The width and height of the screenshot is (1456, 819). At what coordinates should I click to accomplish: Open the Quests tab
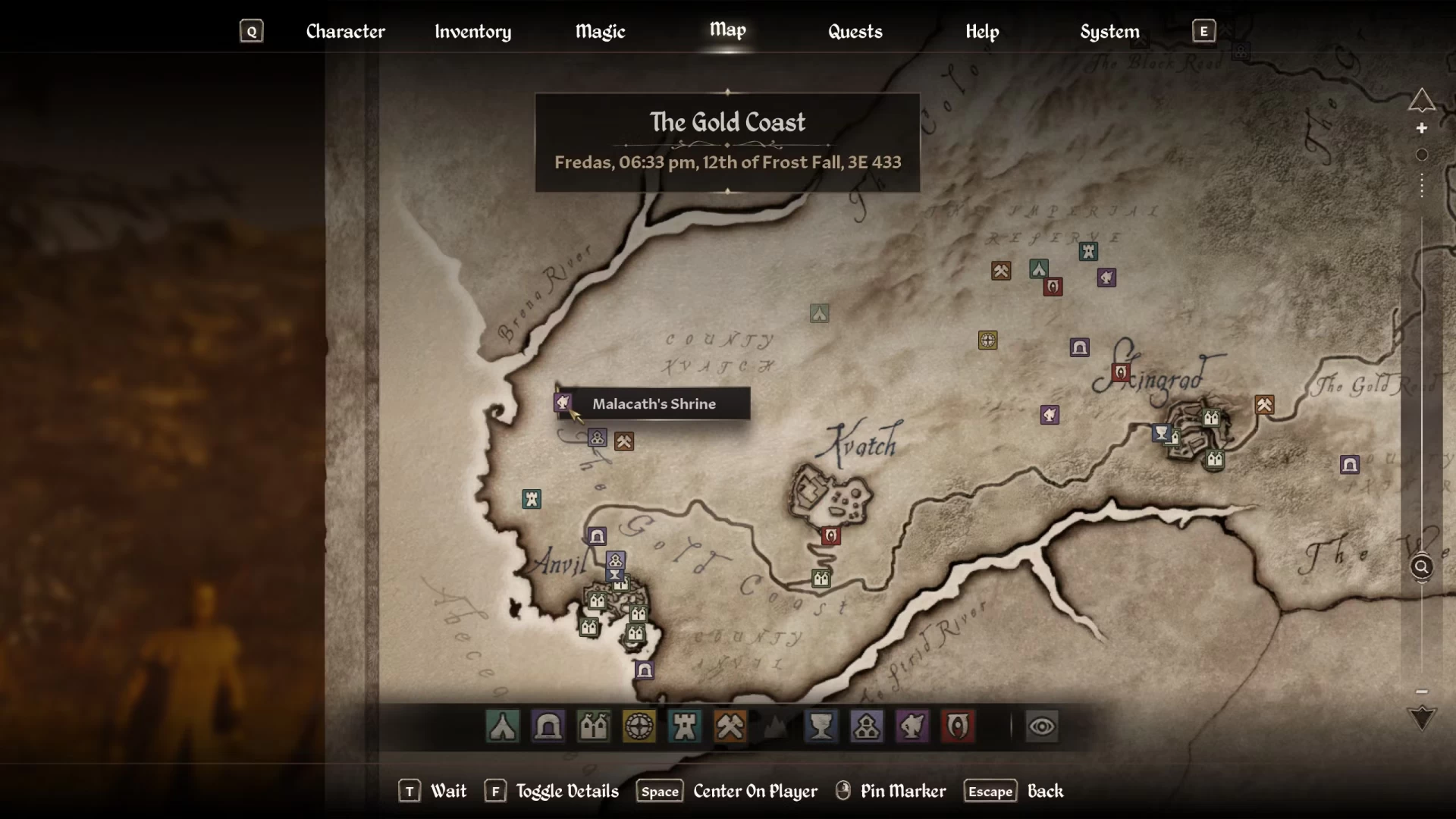(x=855, y=31)
